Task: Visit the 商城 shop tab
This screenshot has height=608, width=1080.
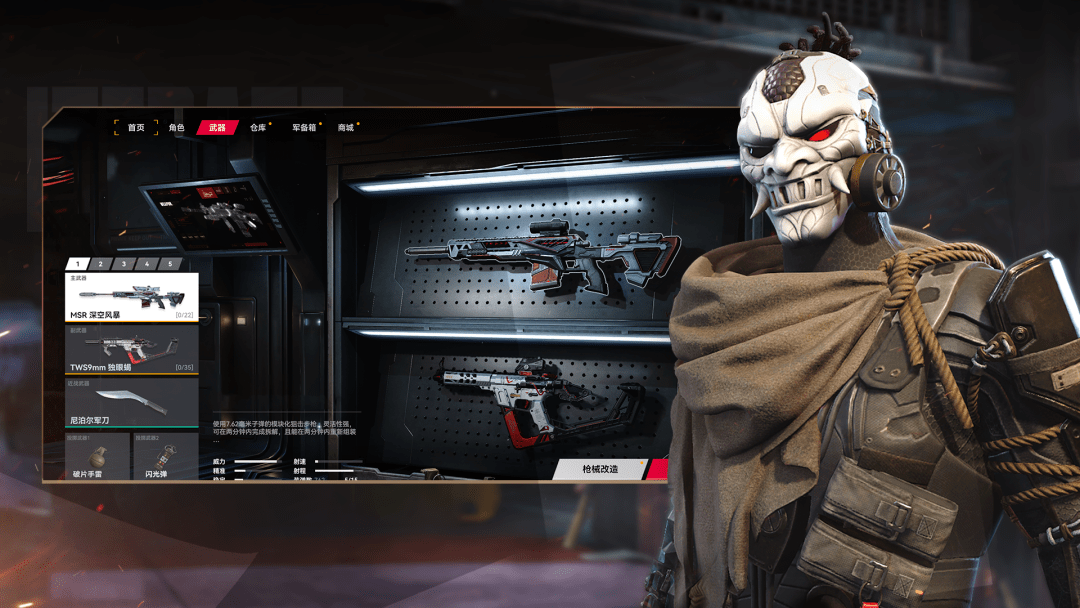Action: point(346,128)
